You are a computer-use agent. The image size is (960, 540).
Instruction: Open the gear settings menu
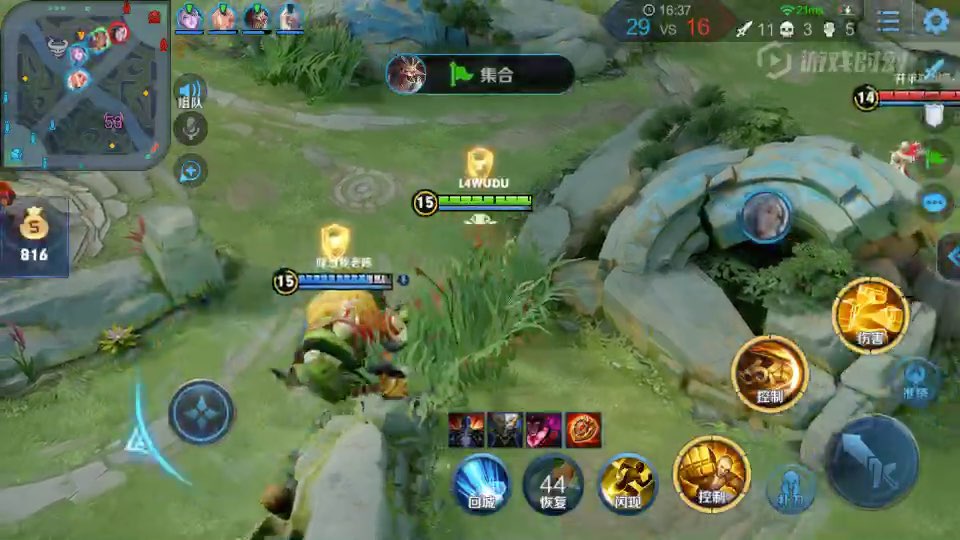[935, 21]
